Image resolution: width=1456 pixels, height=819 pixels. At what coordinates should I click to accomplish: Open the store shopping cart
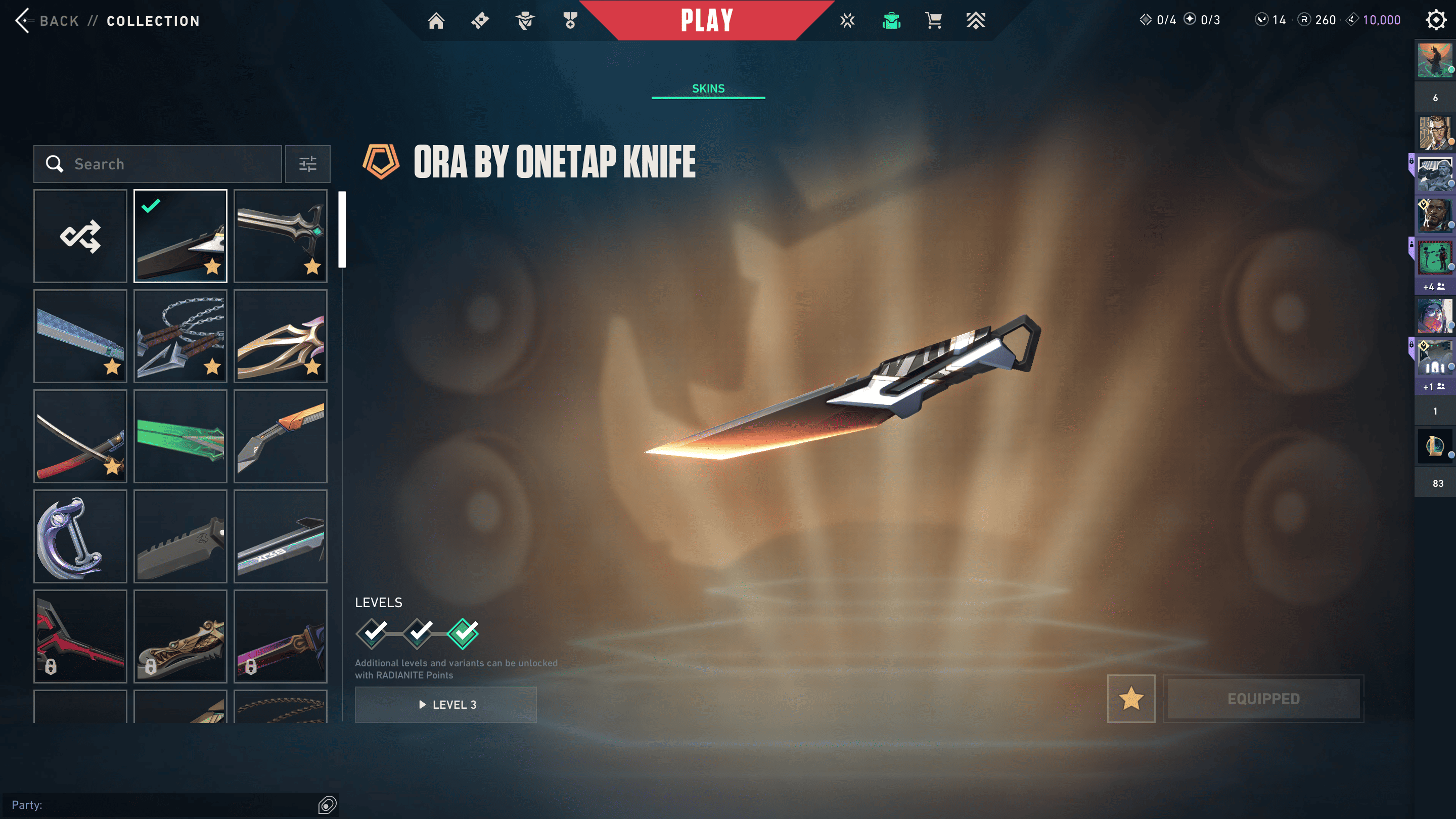[x=933, y=21]
